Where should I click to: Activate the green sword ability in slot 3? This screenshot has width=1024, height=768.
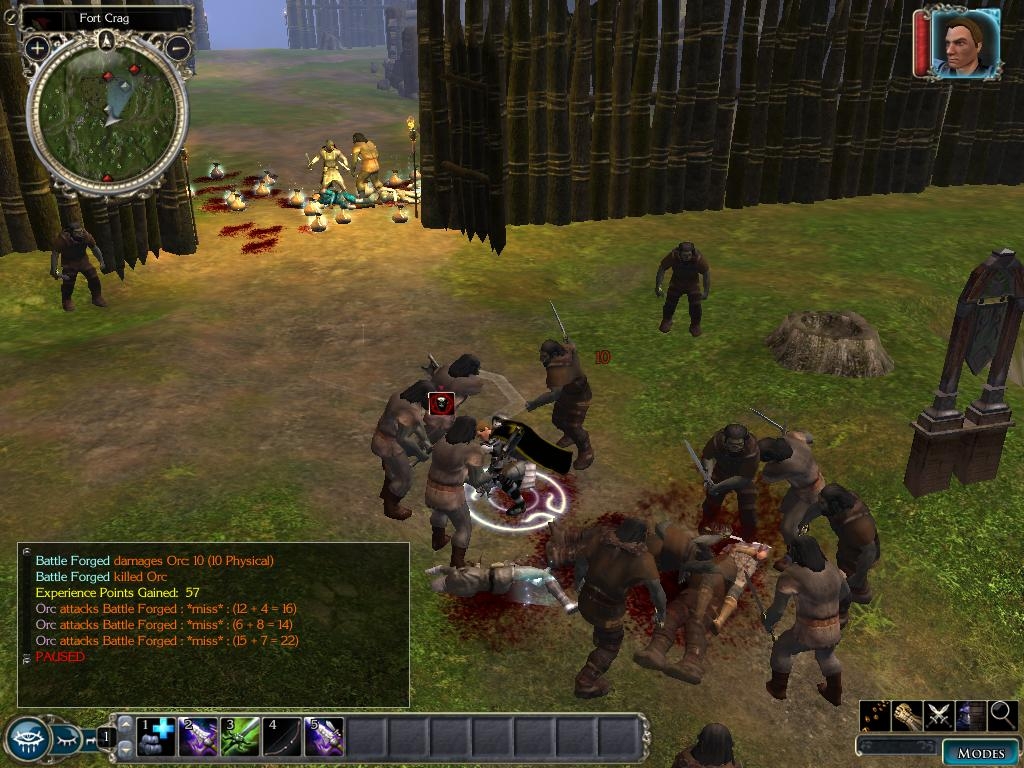point(241,736)
